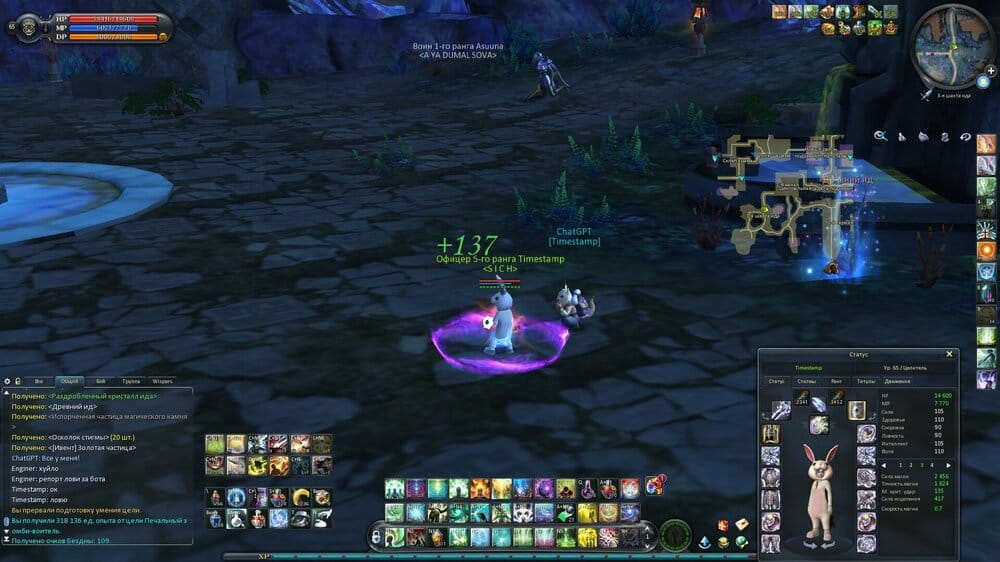Screen dimensions: 1000x562
Task: Show the Движения tab
Action: 897,381
